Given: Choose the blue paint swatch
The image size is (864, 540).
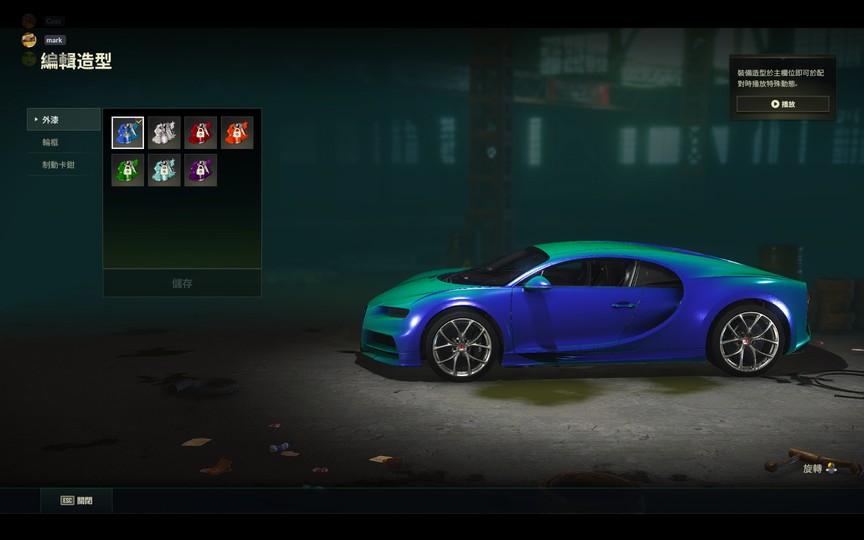Looking at the screenshot, I should point(128,133).
